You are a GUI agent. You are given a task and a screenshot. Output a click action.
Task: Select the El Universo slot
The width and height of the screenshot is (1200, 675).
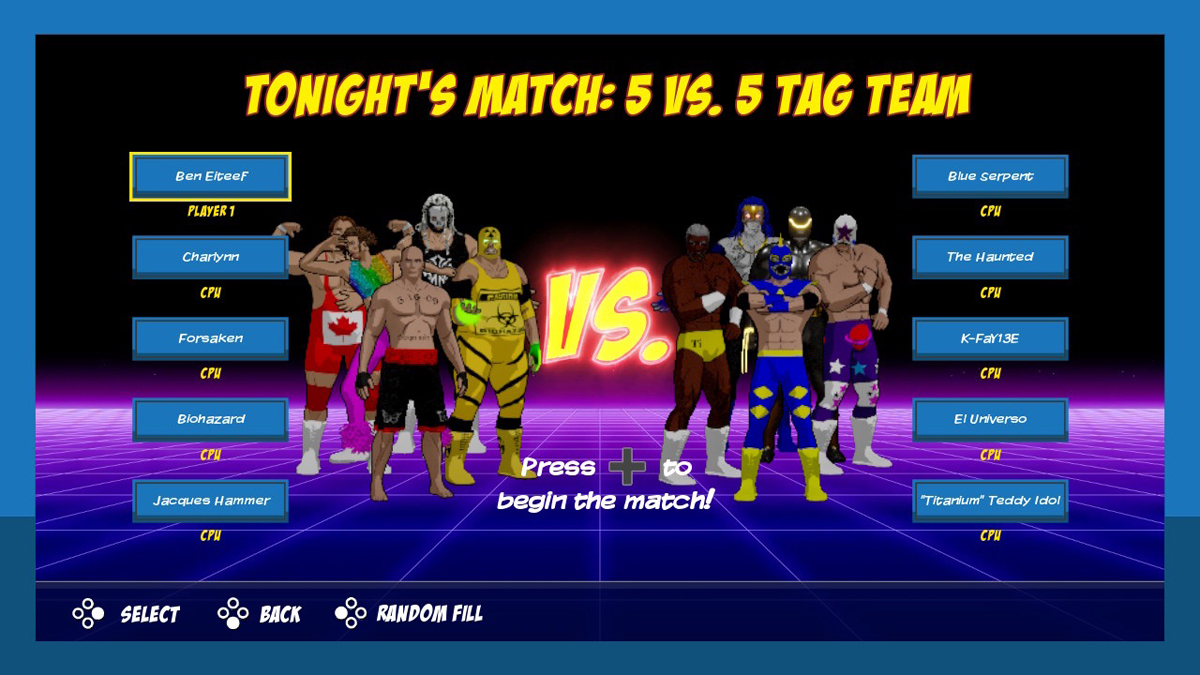(x=990, y=419)
